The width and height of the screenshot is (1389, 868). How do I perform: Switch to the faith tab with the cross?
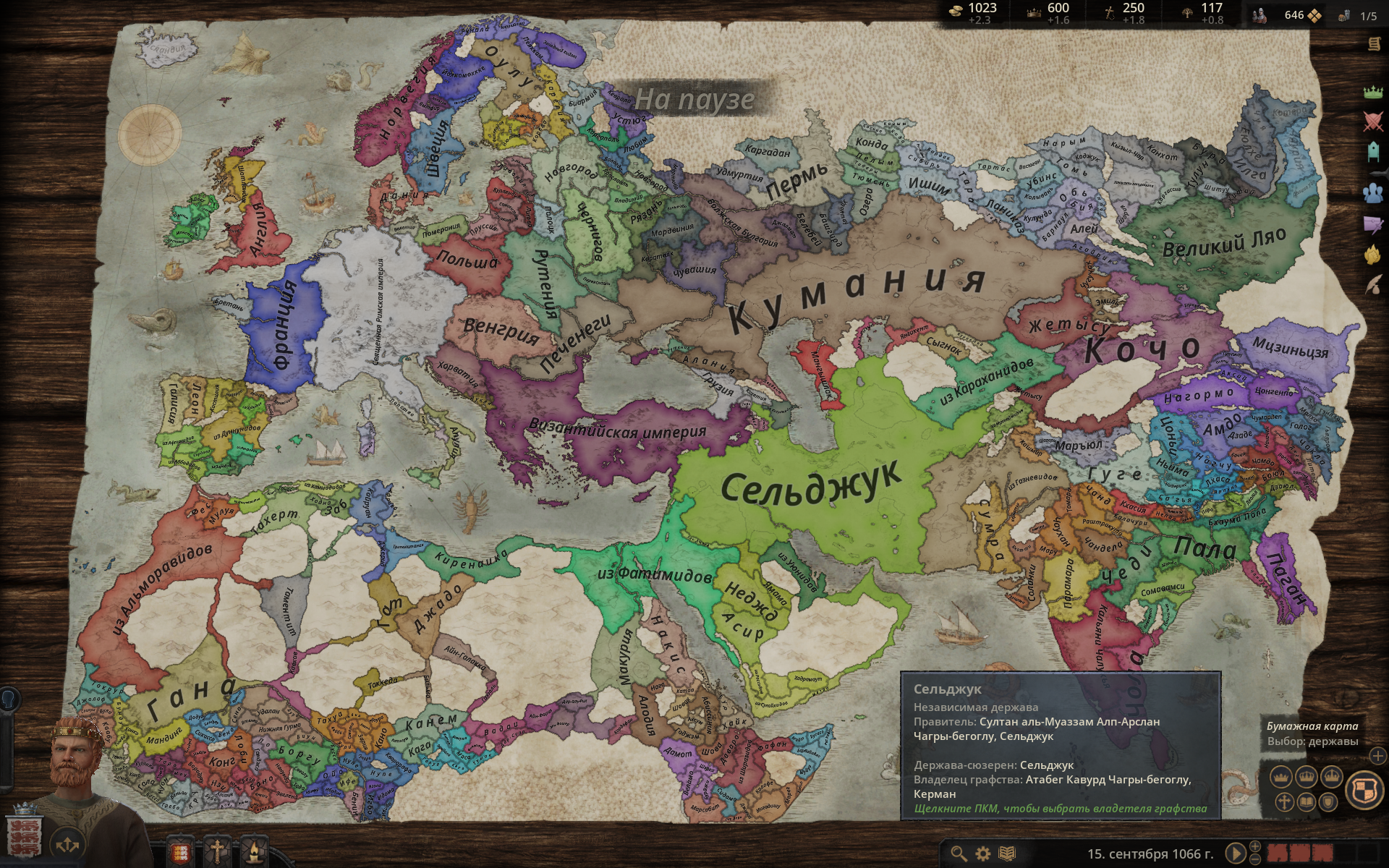[x=217, y=852]
